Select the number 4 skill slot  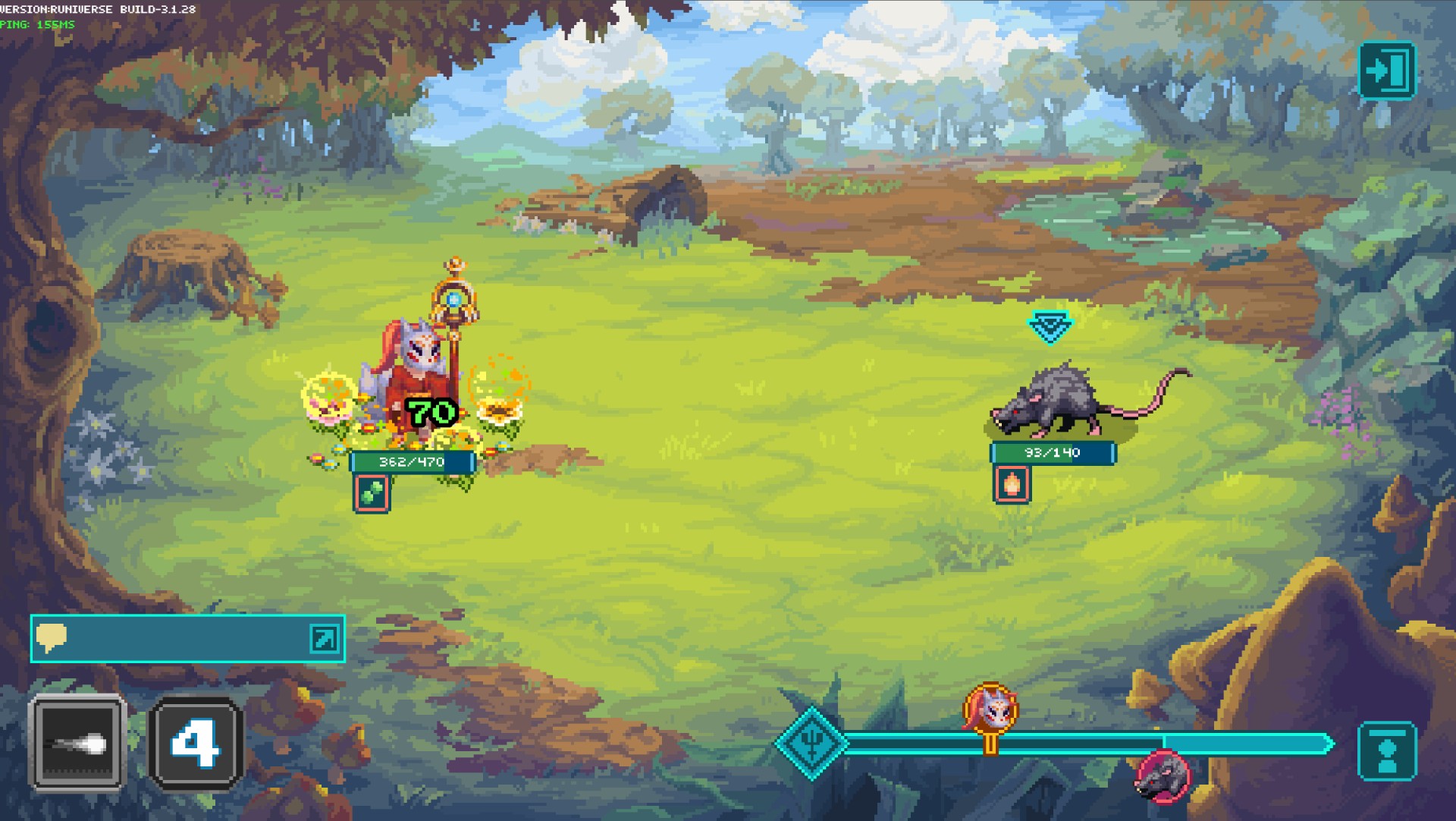pyautogui.click(x=196, y=744)
